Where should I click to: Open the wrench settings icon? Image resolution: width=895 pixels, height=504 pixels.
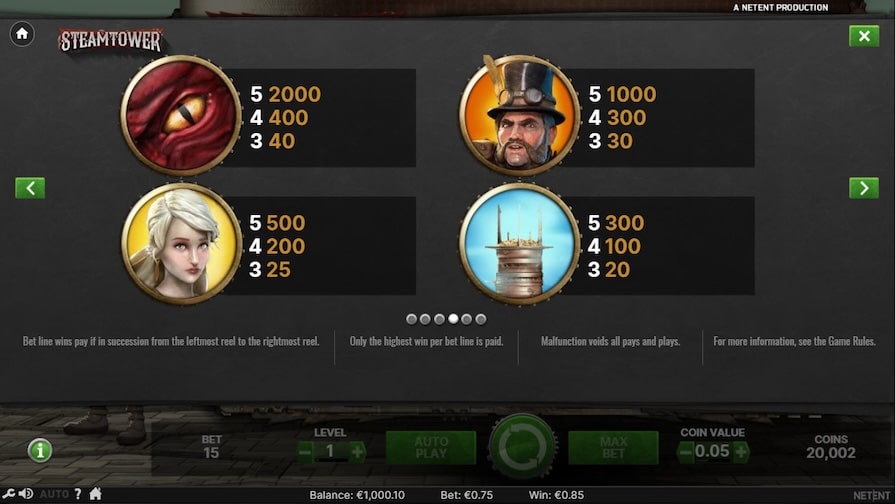coord(9,494)
